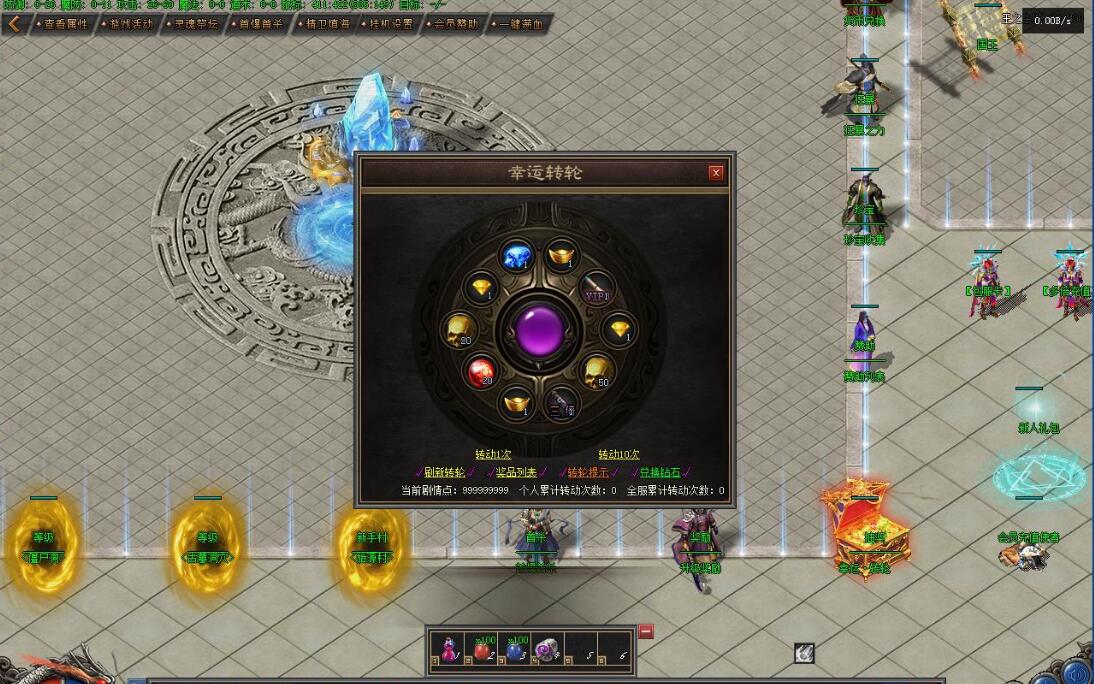Open 挂机设置 auto-play settings

390,24
